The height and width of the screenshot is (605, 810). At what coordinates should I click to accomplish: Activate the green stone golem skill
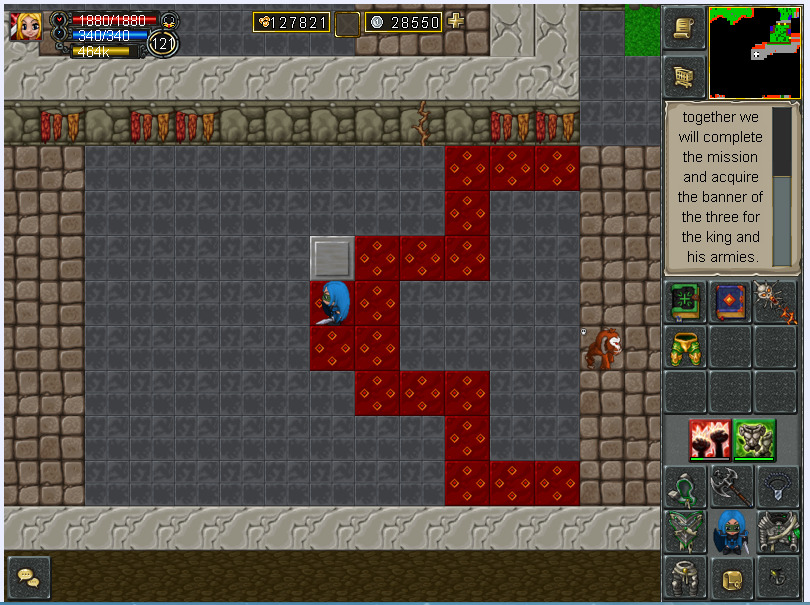[754, 439]
